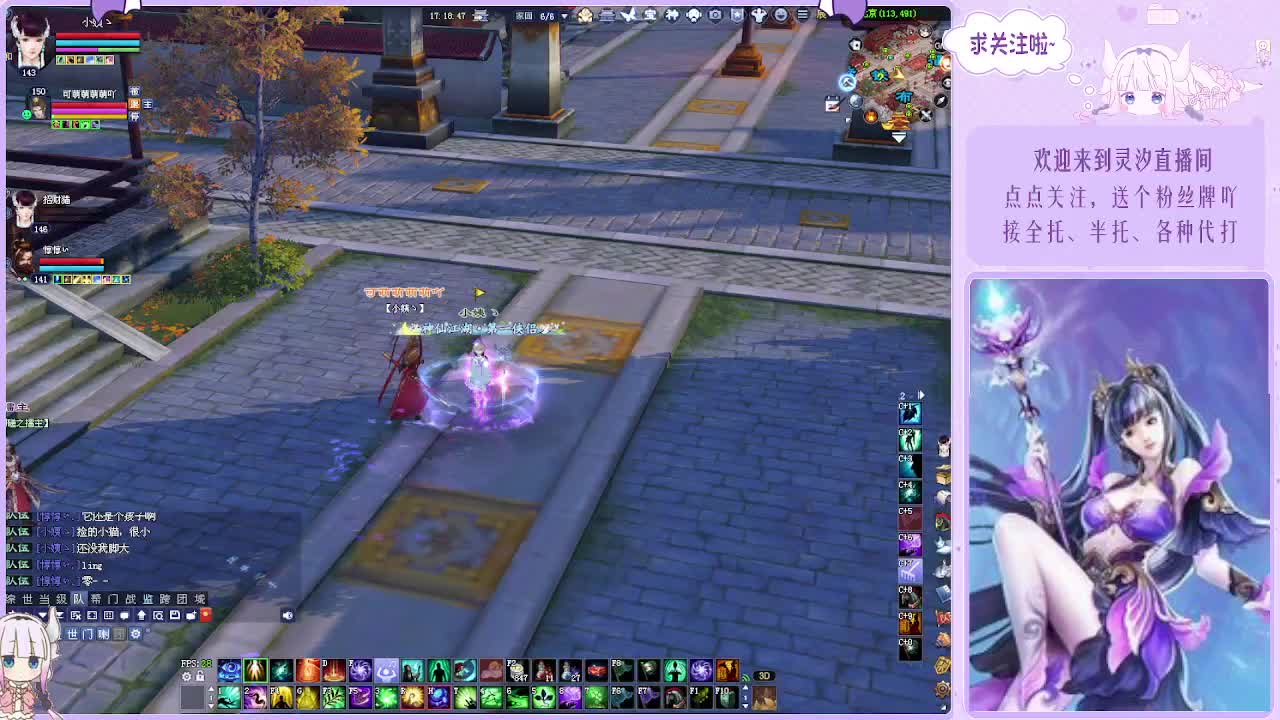Select the butterfly wings icon on the top bar
Image resolution: width=1280 pixels, height=720 pixels.
tap(631, 15)
